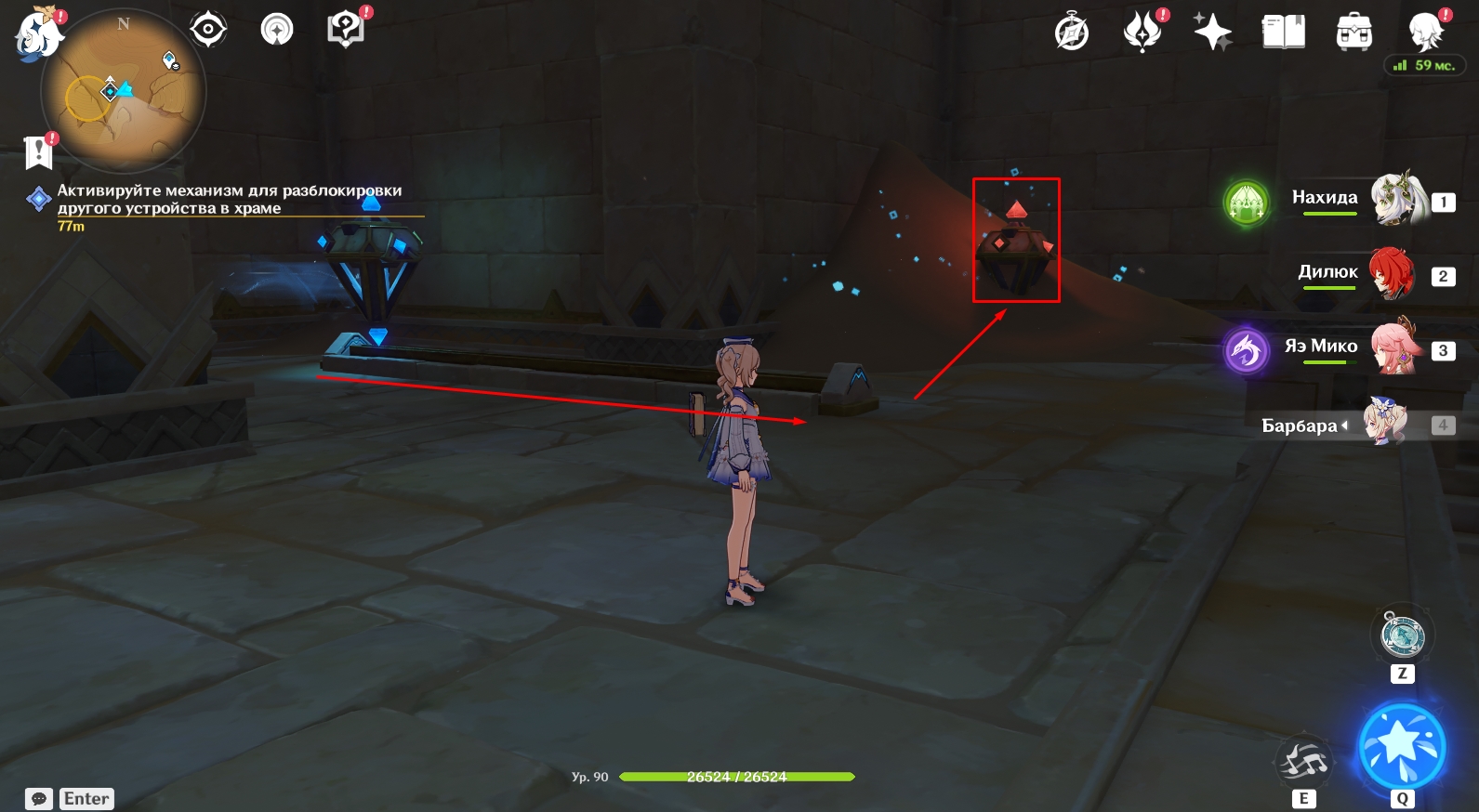Toggle the elemental sight eye icon

coord(207,30)
